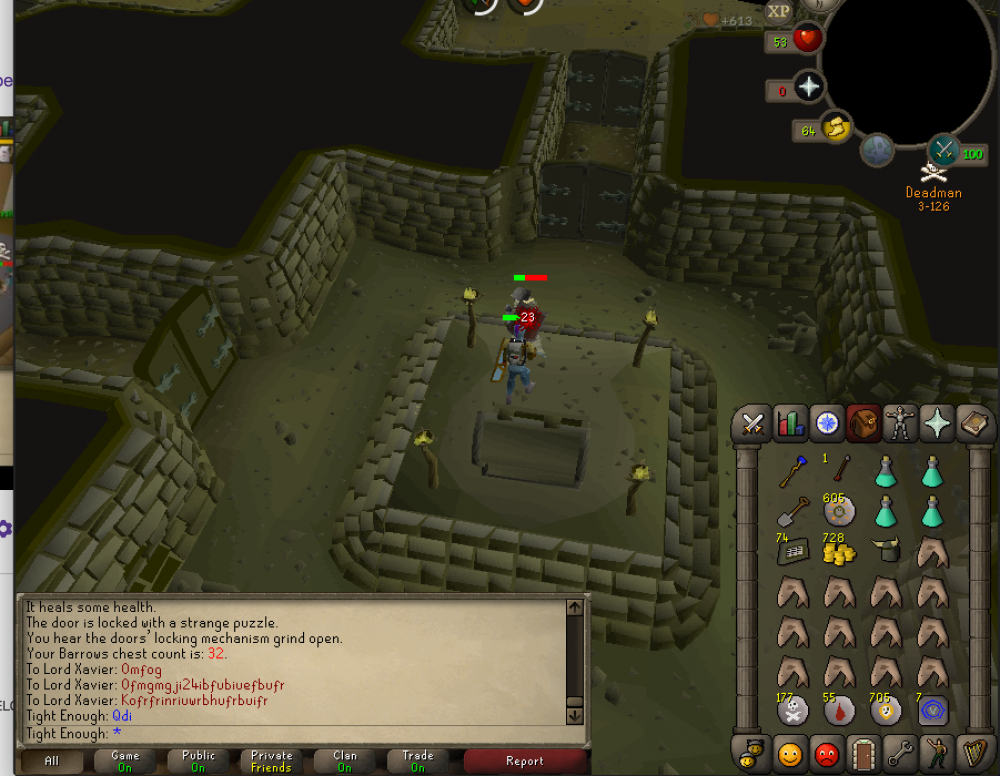Open the Quest List tab
This screenshot has width=1000, height=776.
coord(827,423)
